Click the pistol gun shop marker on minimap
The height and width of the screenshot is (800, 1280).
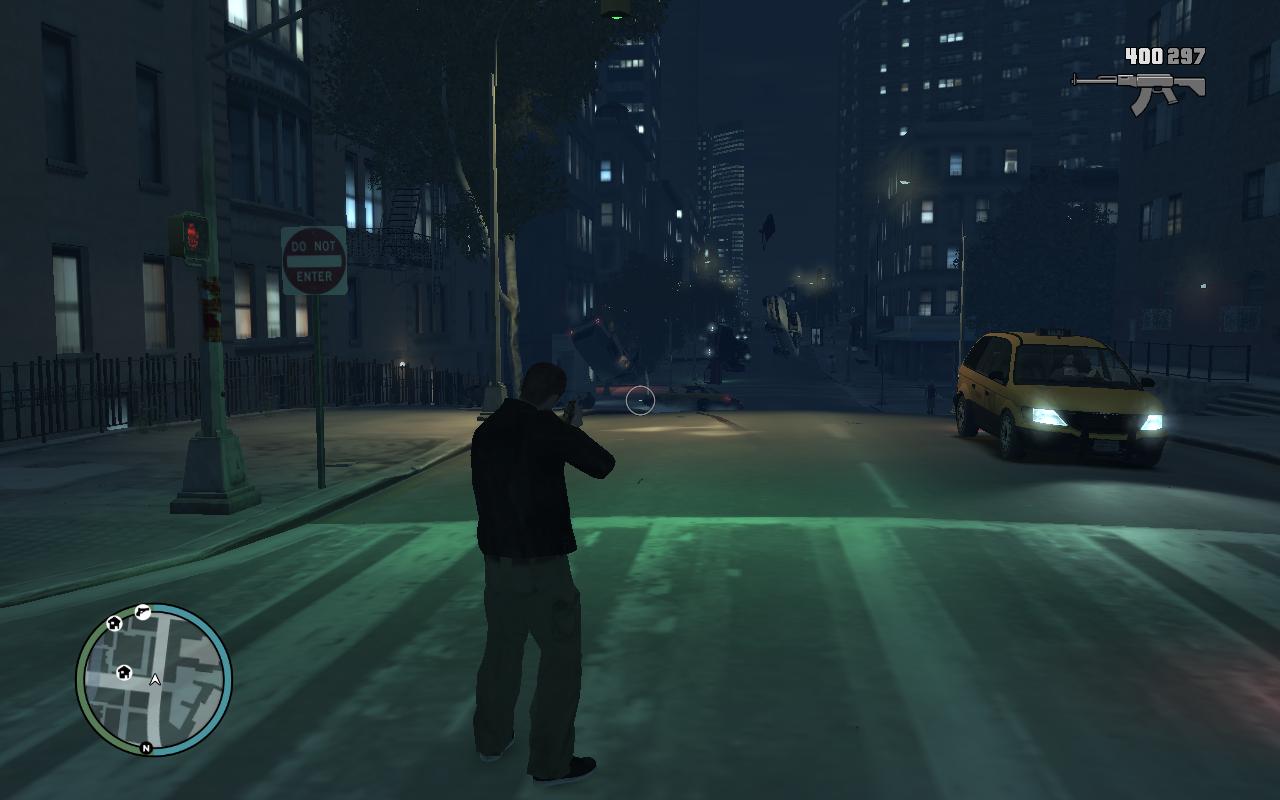(143, 612)
